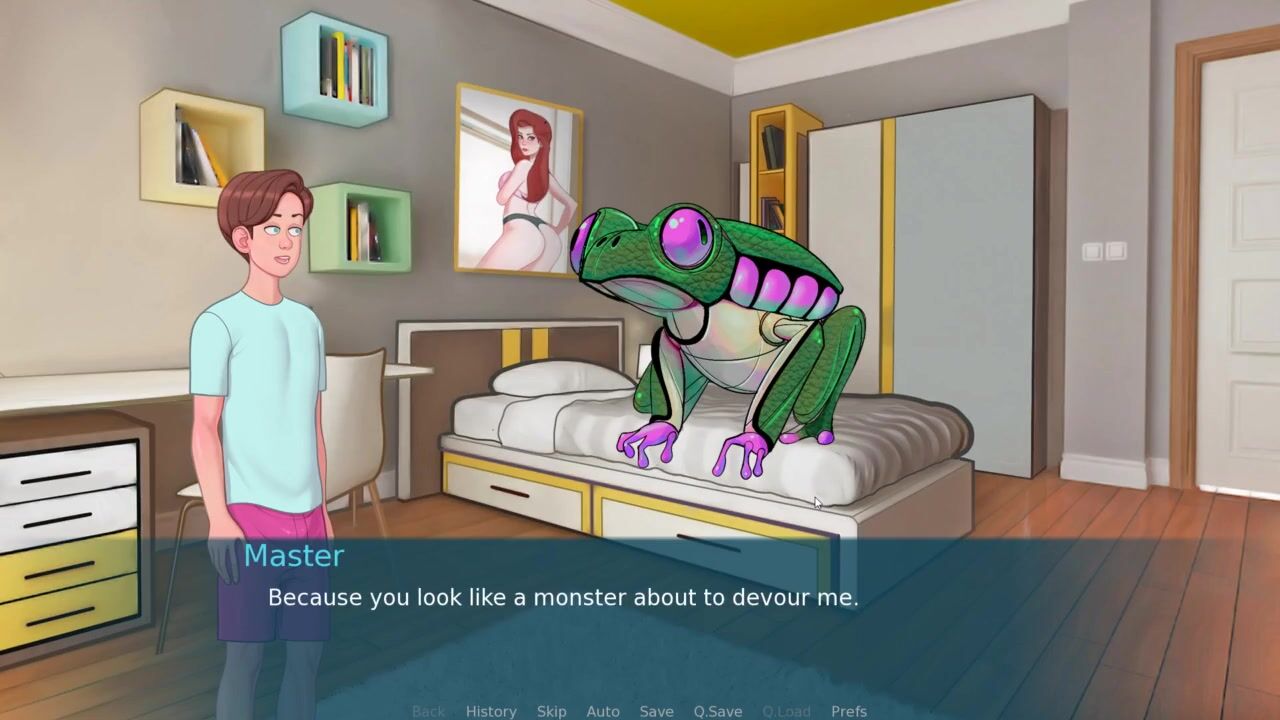Image resolution: width=1280 pixels, height=720 pixels.
Task: Open the Prefs settings menu
Action: click(849, 711)
